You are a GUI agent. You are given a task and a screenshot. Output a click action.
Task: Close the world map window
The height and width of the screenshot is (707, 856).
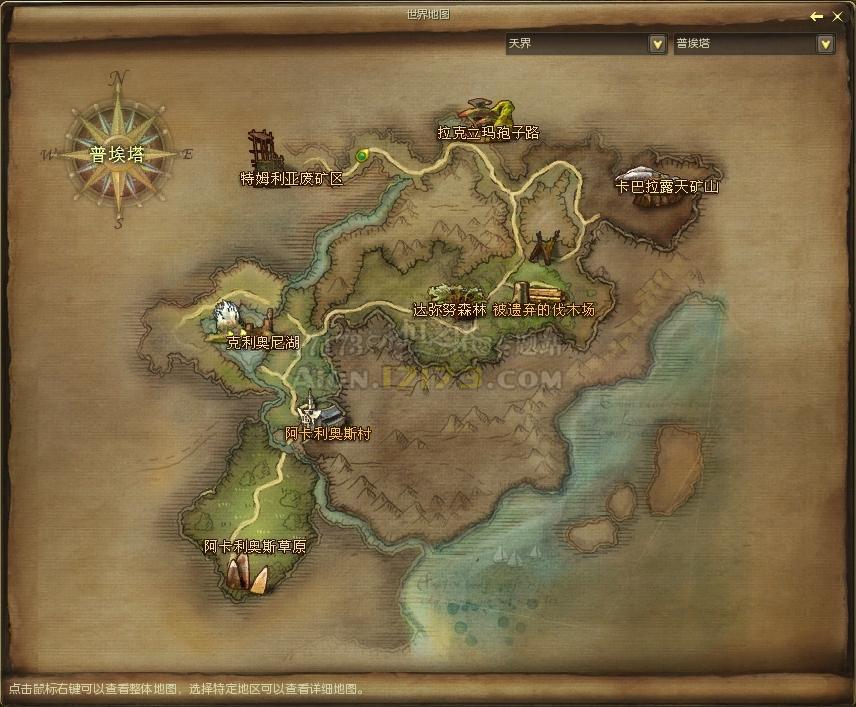point(838,17)
